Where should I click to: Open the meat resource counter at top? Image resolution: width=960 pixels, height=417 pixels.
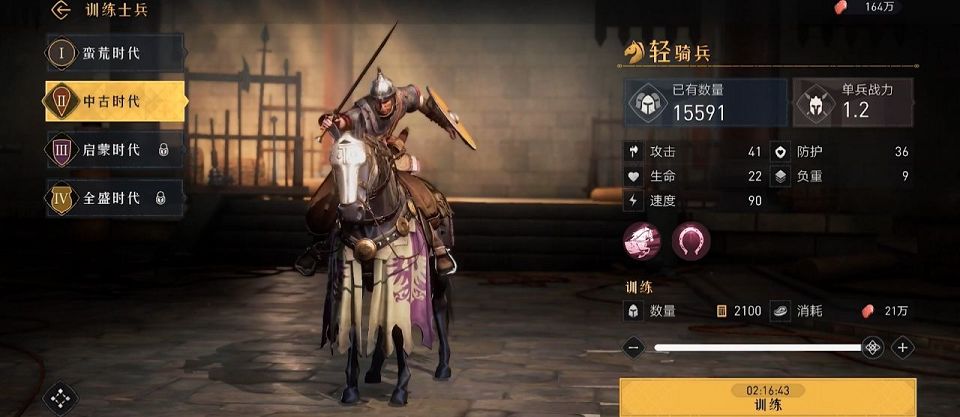[x=866, y=8]
